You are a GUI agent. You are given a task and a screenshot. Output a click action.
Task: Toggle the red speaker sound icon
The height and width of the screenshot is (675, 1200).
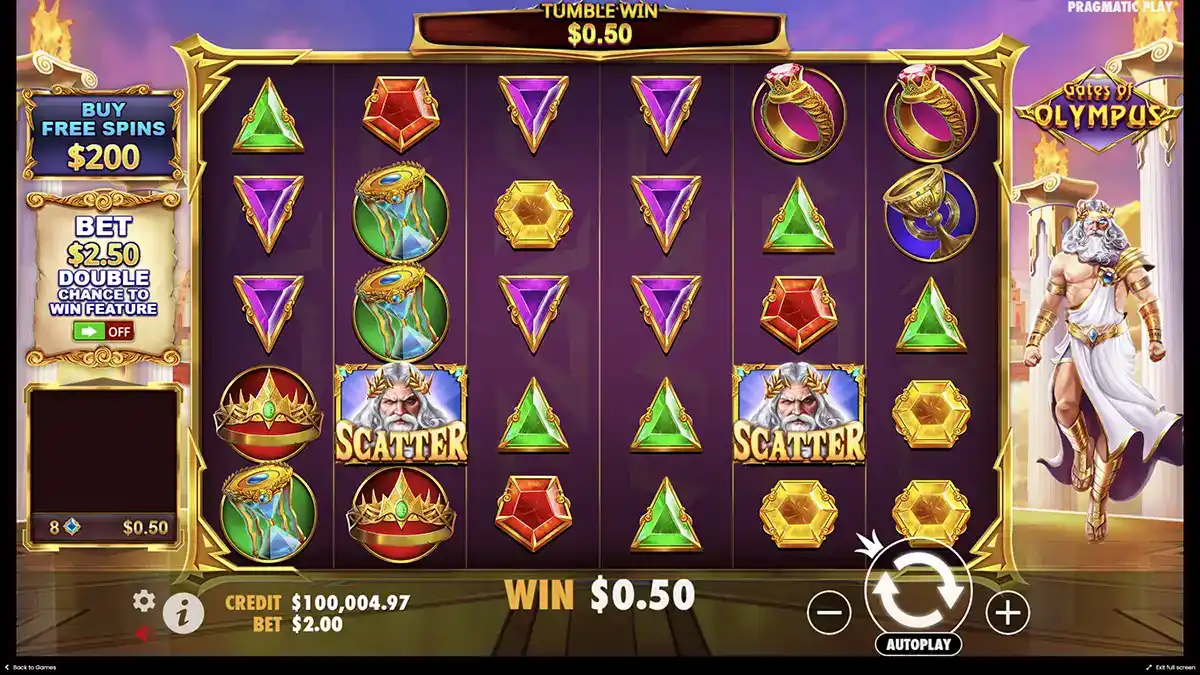click(144, 633)
